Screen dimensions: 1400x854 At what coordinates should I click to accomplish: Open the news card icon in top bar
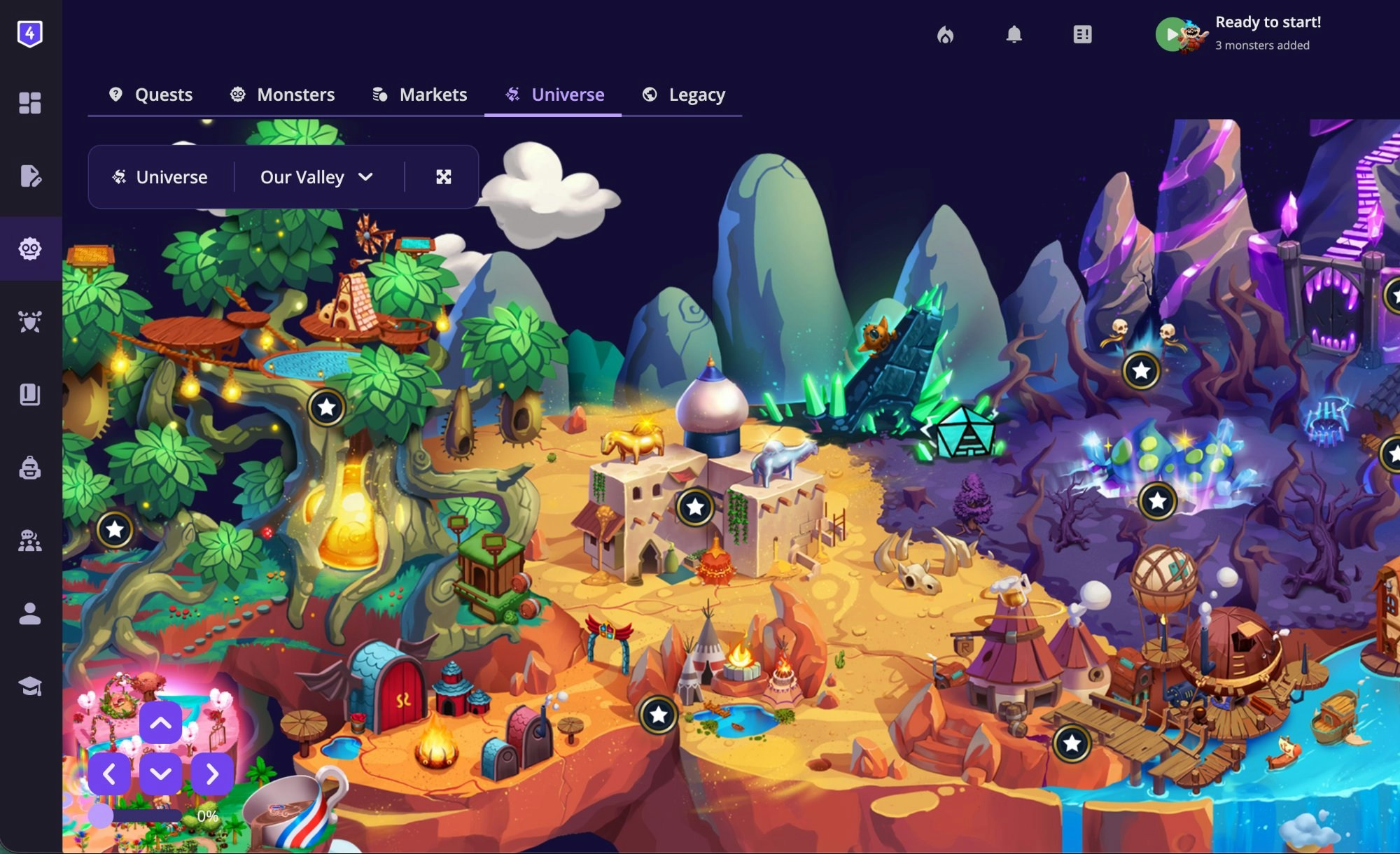(x=1081, y=34)
